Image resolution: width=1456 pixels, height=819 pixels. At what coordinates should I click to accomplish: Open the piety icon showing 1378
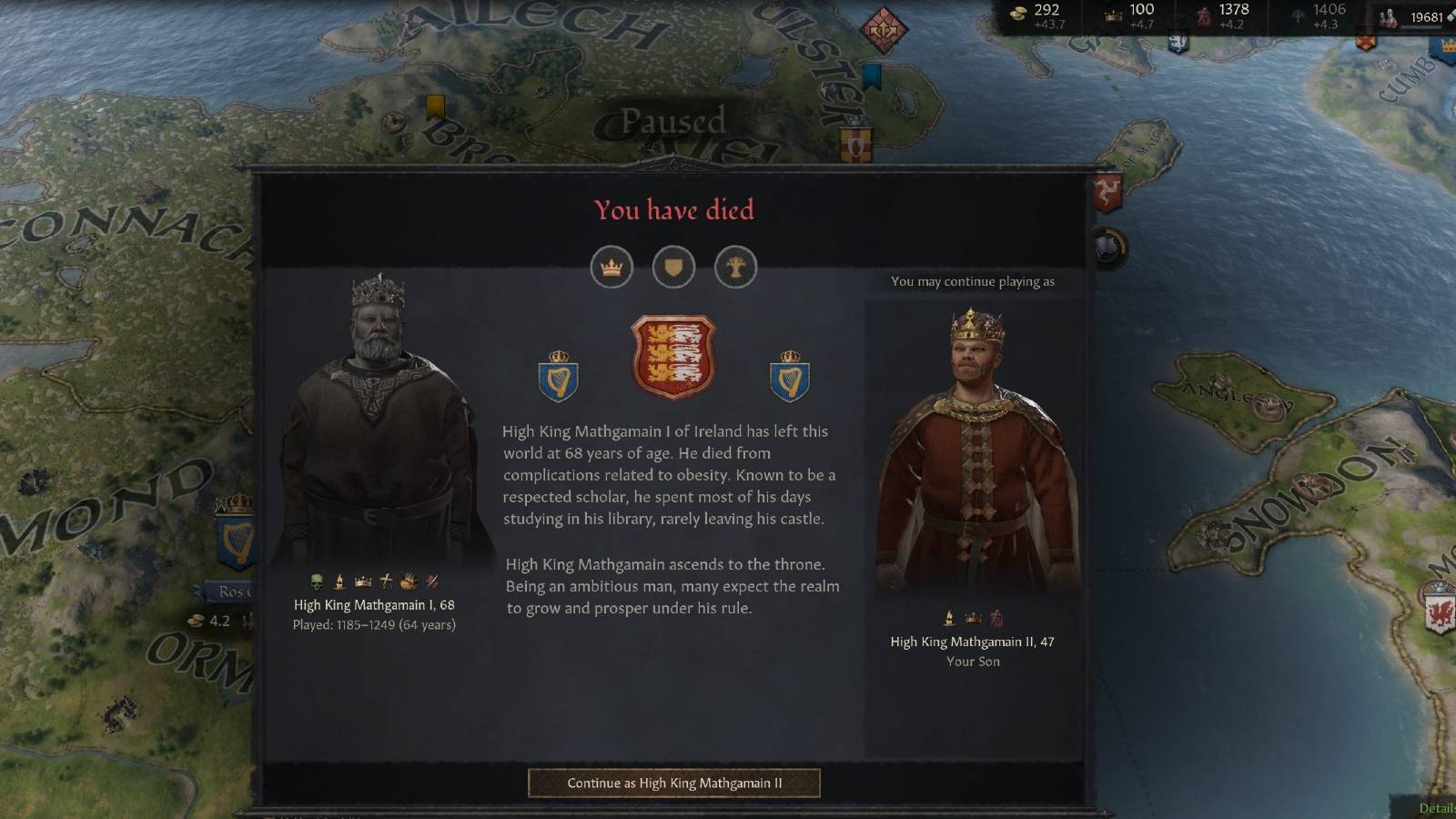[1203, 15]
